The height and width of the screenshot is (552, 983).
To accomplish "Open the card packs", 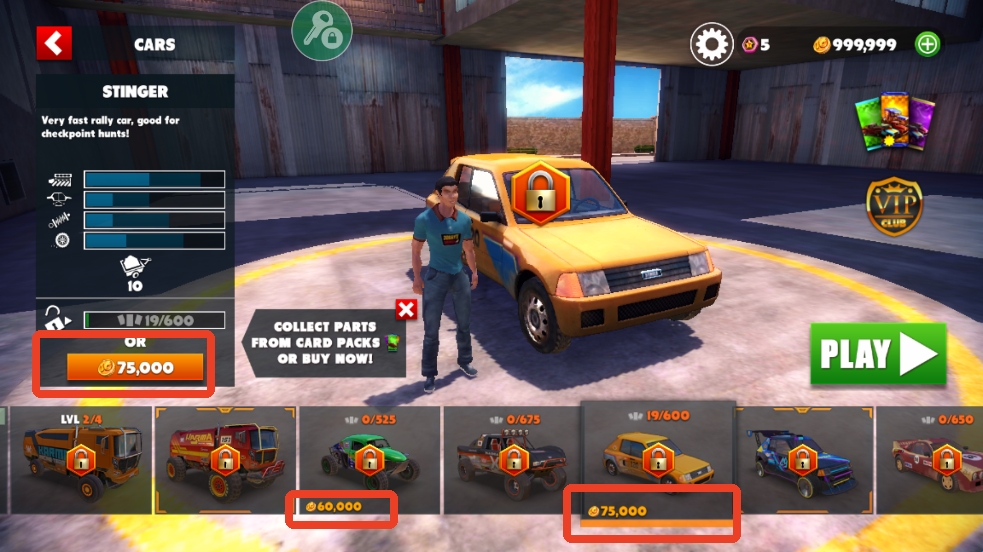I will click(892, 127).
